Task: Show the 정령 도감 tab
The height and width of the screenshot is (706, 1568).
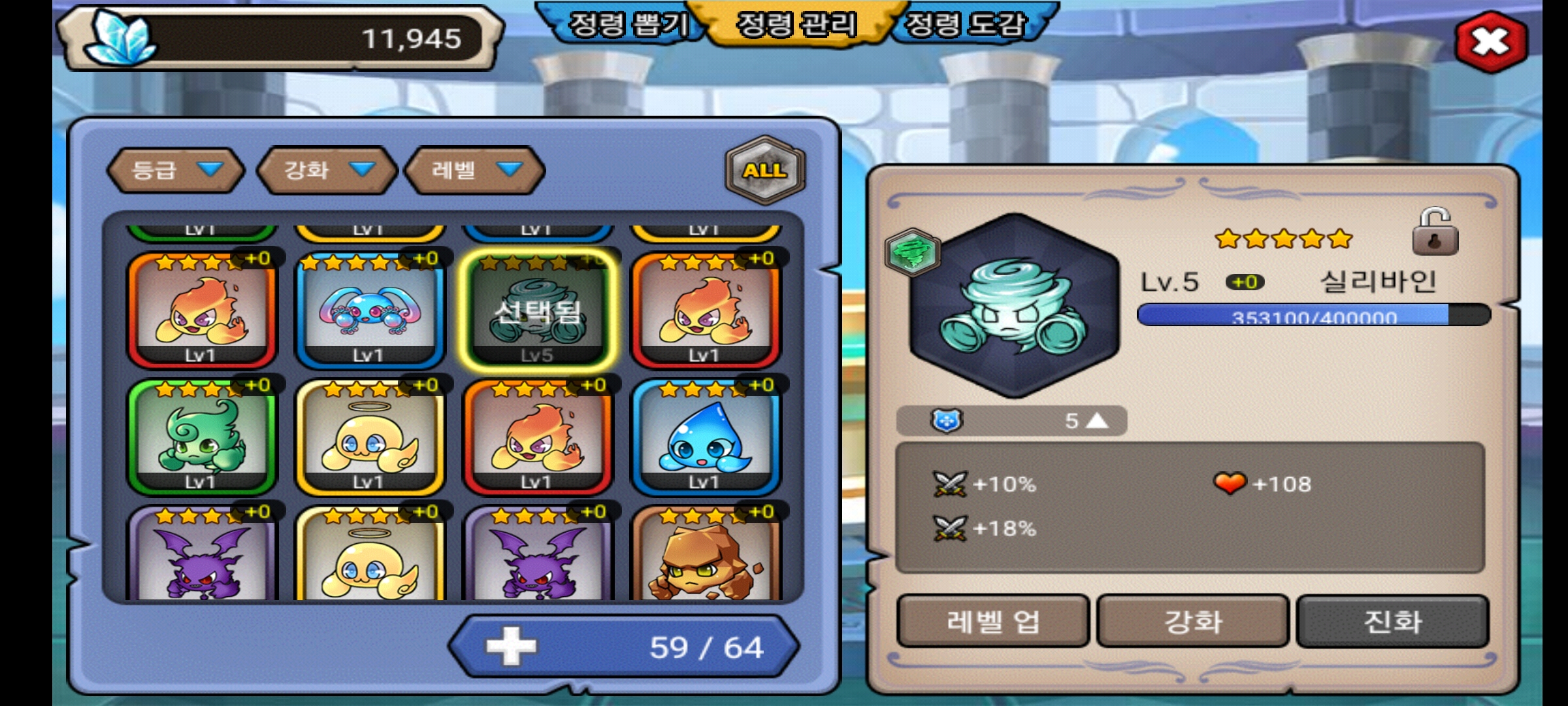Action: tap(964, 26)
